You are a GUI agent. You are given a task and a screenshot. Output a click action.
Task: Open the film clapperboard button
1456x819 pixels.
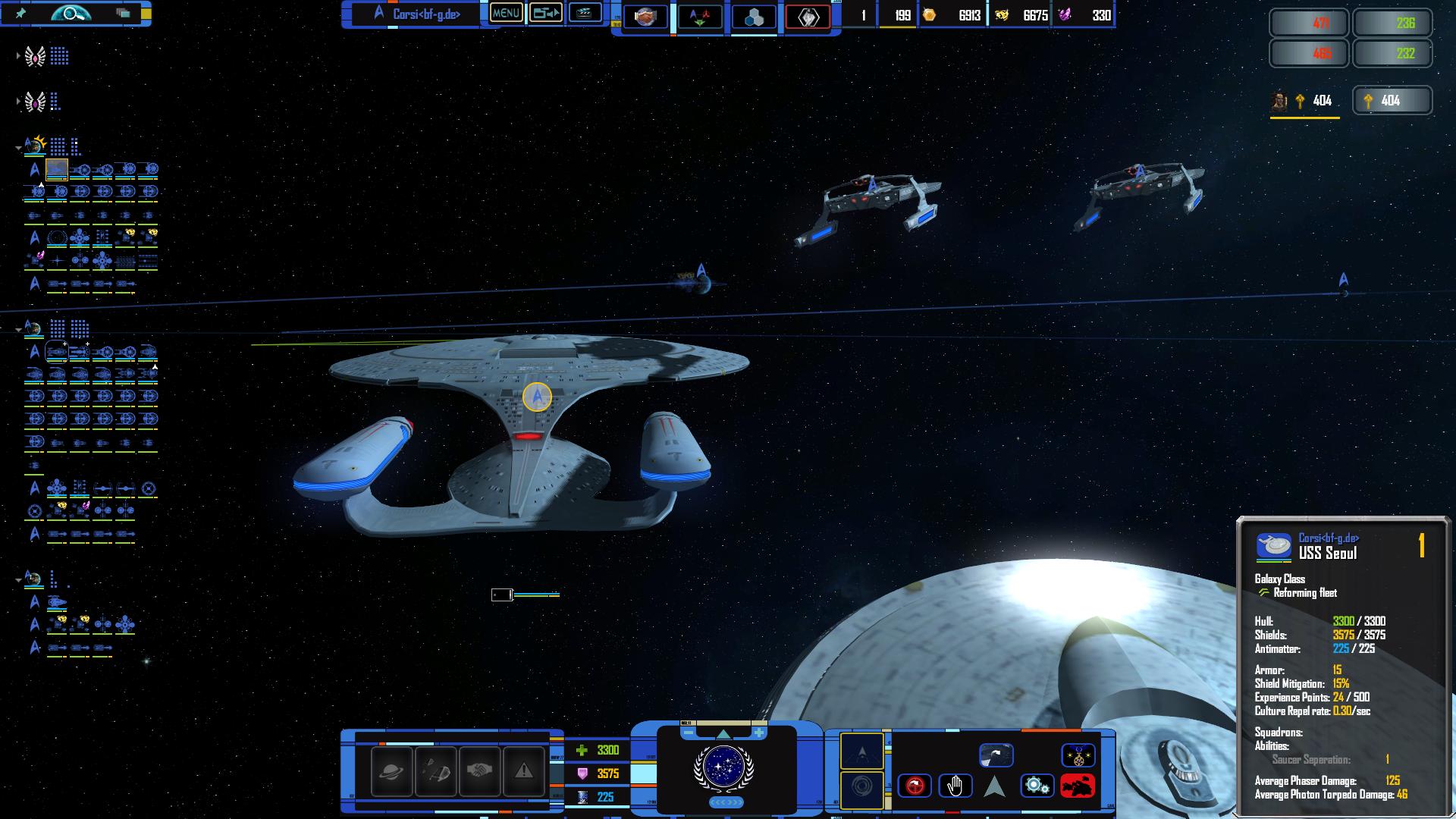(x=585, y=13)
